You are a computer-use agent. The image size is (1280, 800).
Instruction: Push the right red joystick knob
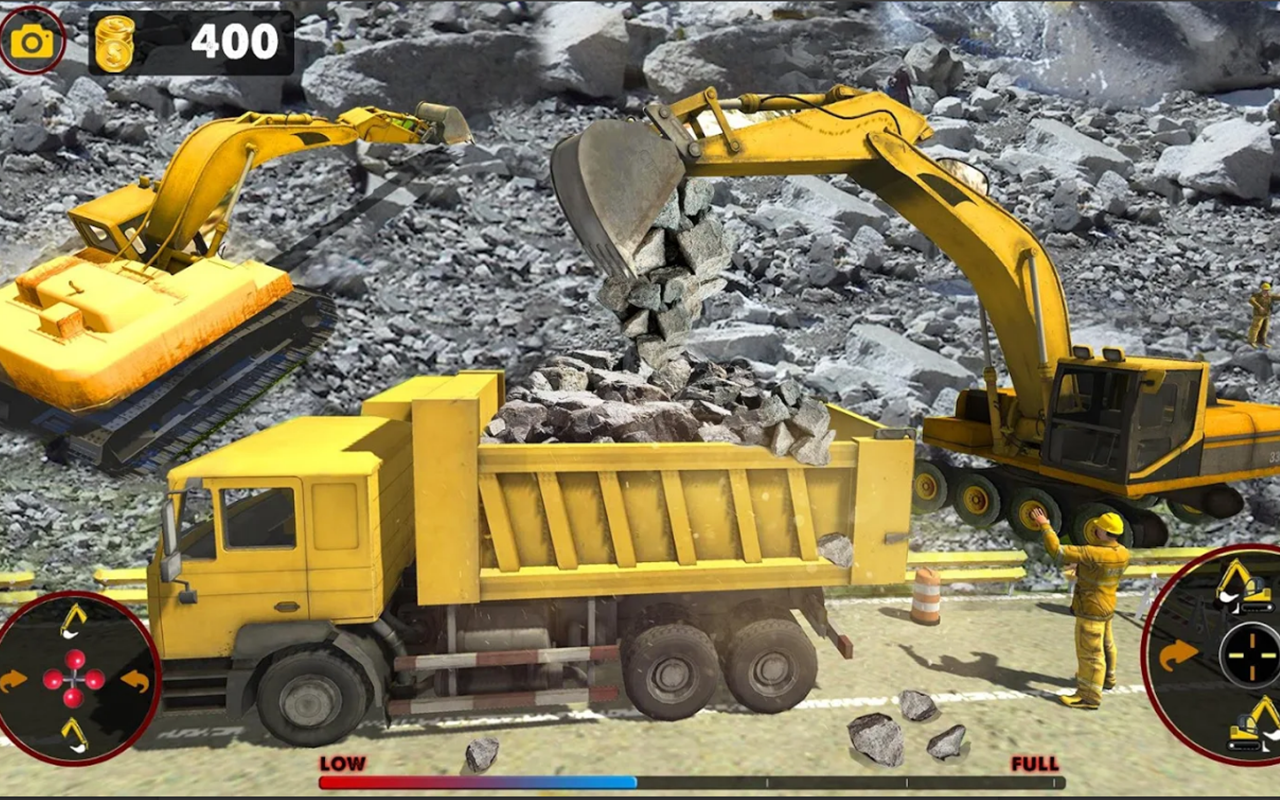(x=94, y=680)
